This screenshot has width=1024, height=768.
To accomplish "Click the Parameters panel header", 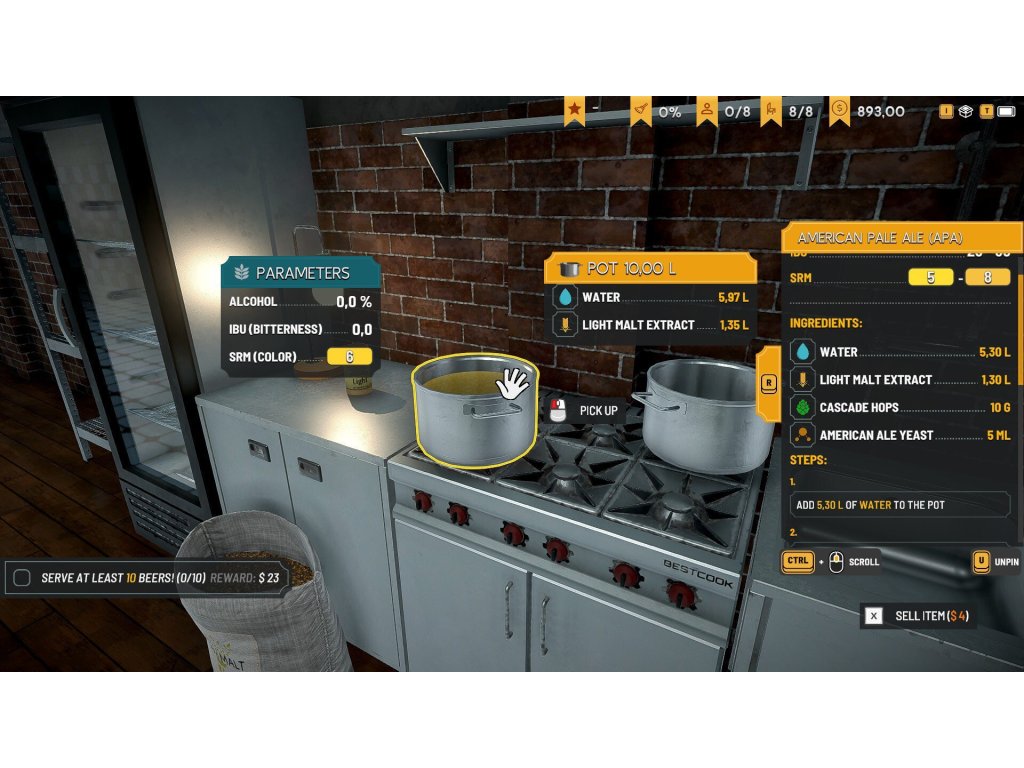I will pos(300,272).
